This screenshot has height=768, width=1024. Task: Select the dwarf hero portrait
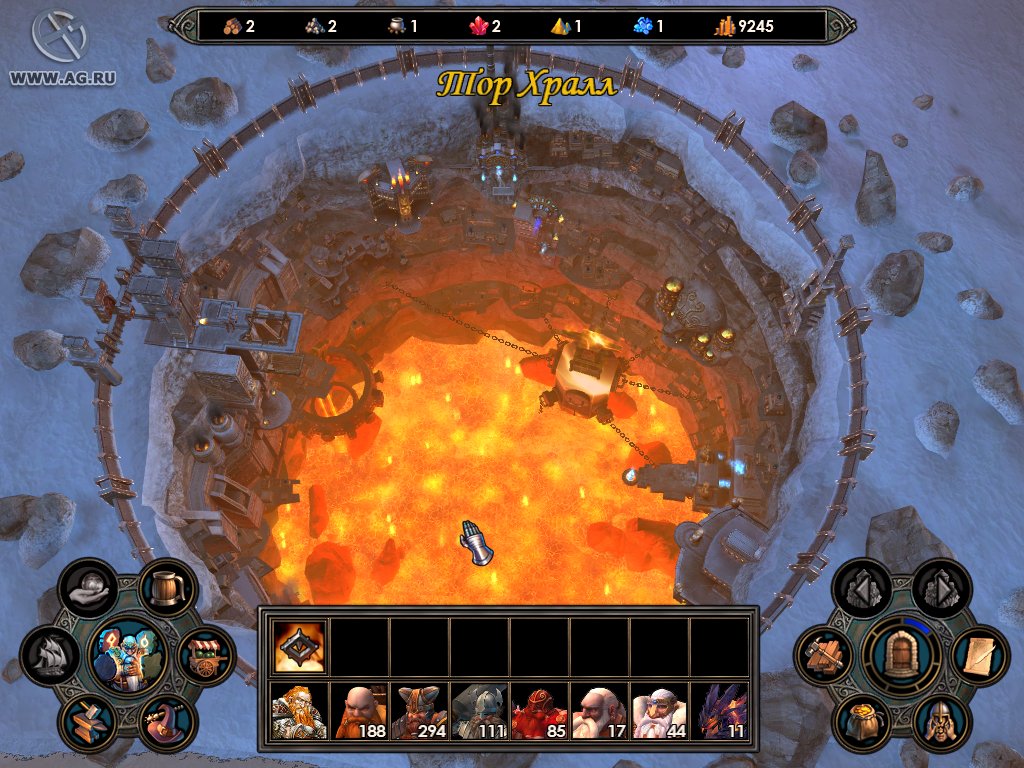(x=299, y=711)
